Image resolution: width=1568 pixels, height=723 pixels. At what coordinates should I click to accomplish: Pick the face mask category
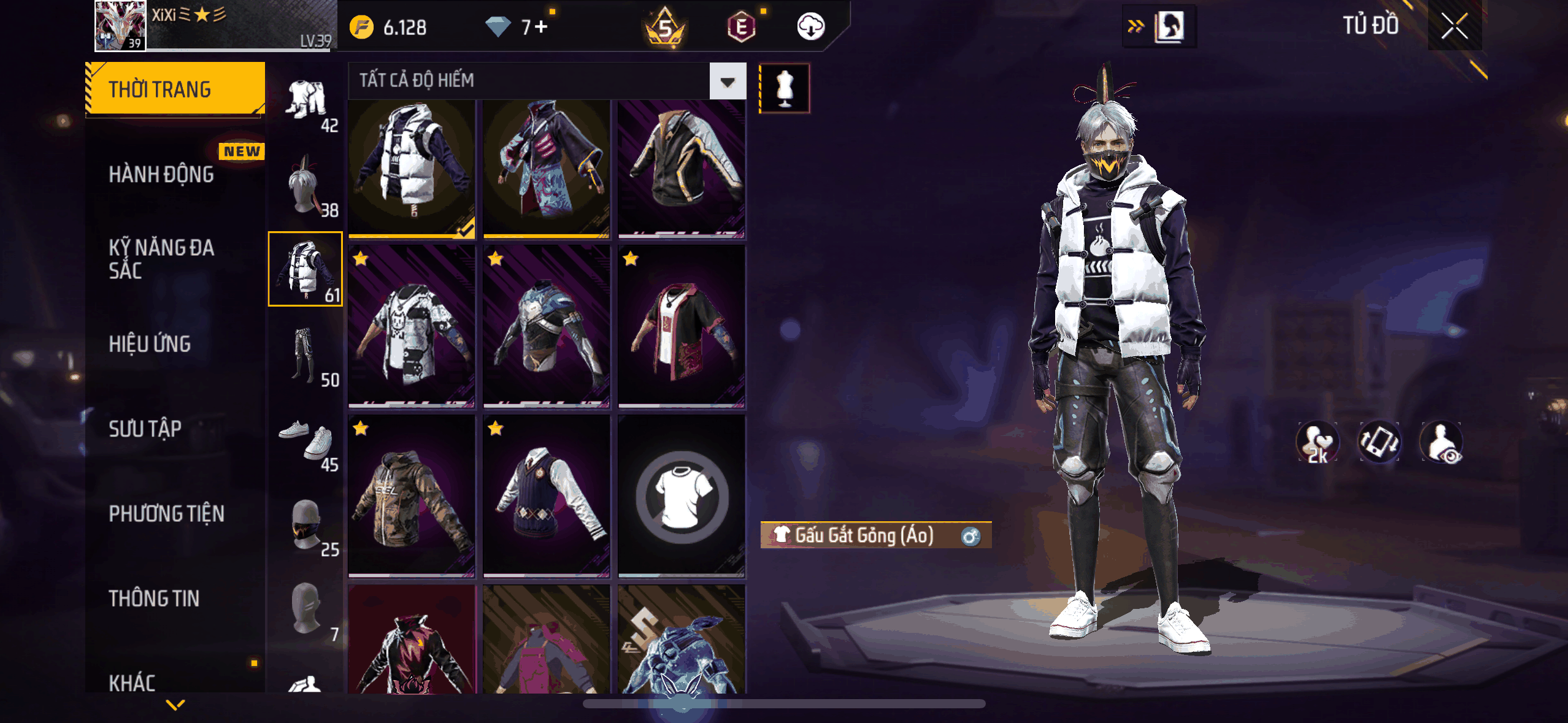point(306,526)
